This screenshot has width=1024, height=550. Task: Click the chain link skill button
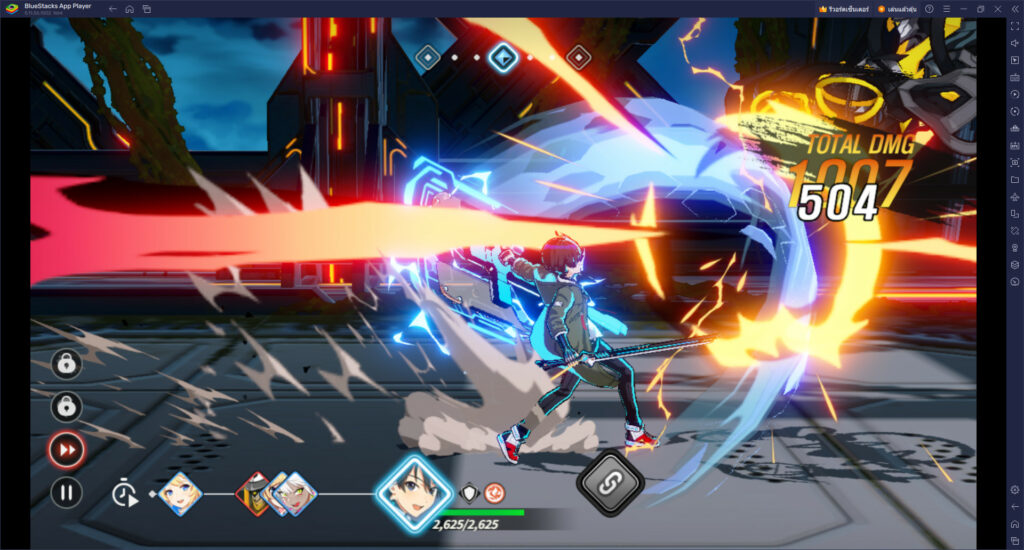[x=610, y=484]
